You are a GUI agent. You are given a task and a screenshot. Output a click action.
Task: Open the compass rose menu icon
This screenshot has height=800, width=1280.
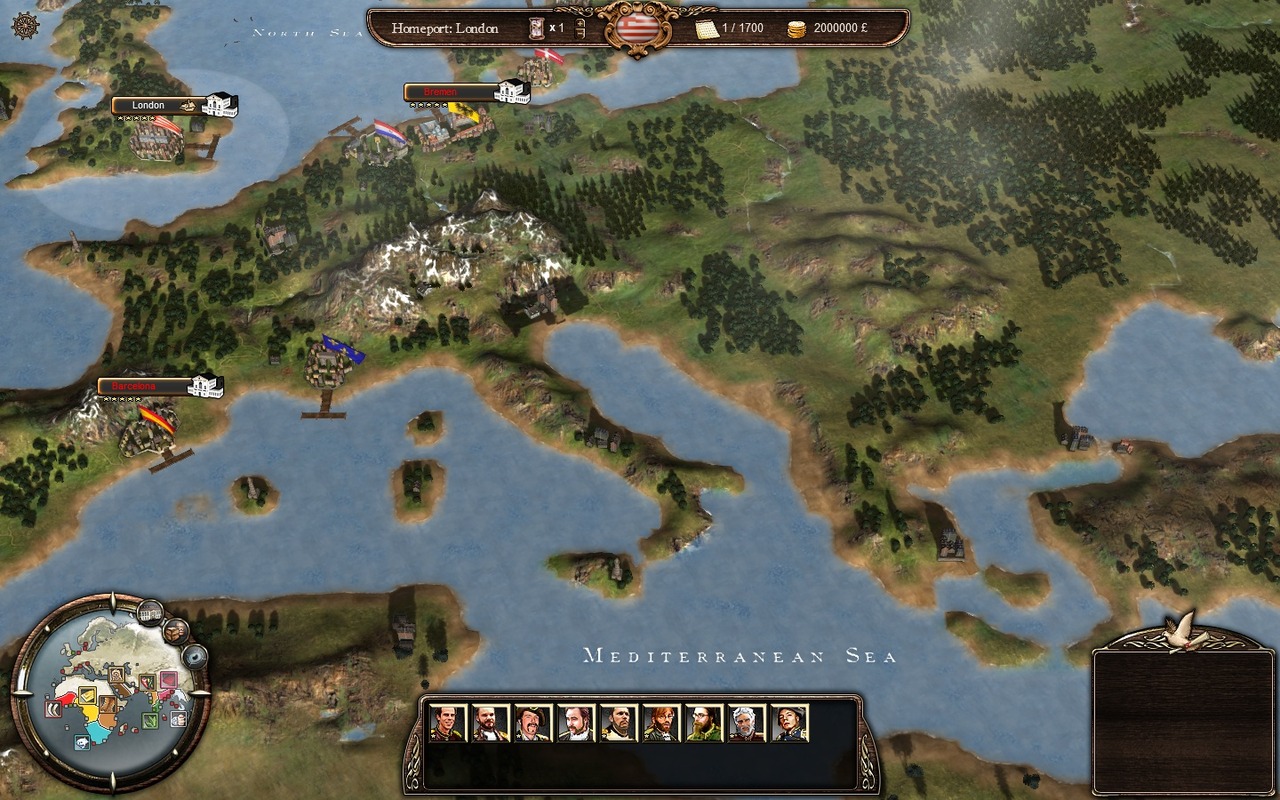[26, 27]
